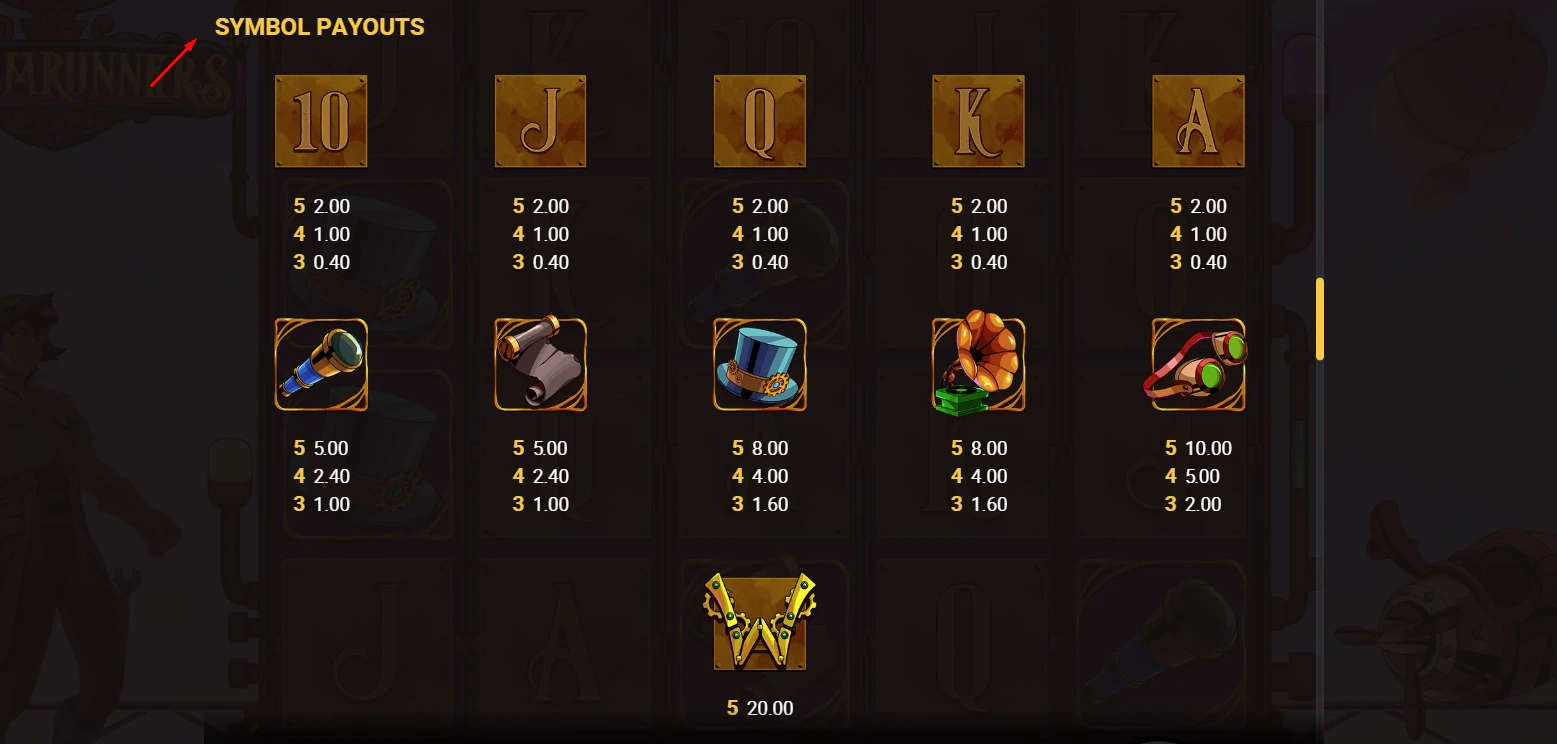Screen dimensions: 1557x744
Task: Click the K card symbol tile
Action: coord(978,121)
